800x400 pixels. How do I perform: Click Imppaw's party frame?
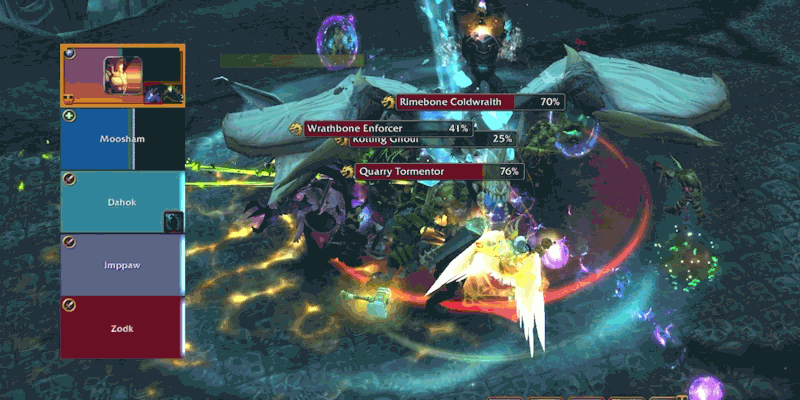click(x=122, y=264)
